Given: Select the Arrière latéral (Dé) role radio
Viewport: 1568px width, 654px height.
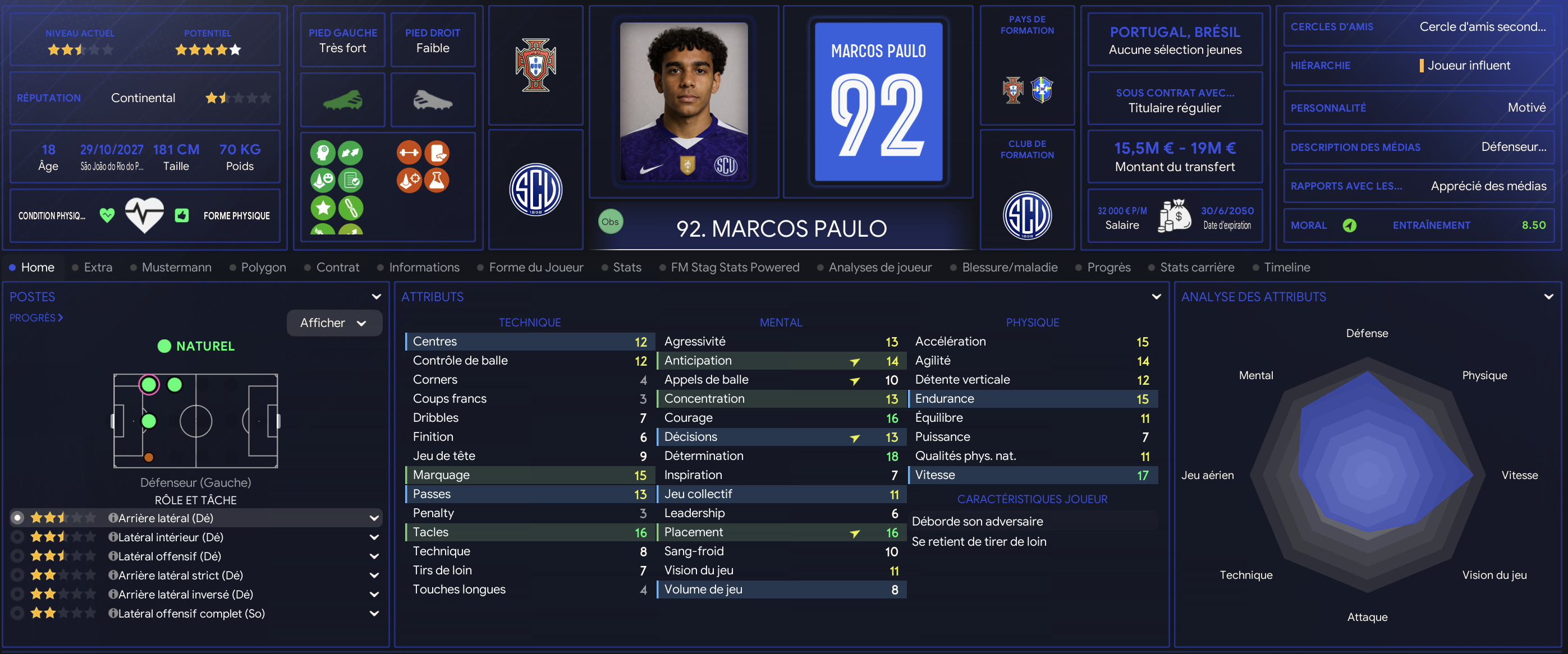Looking at the screenshot, I should [x=17, y=518].
